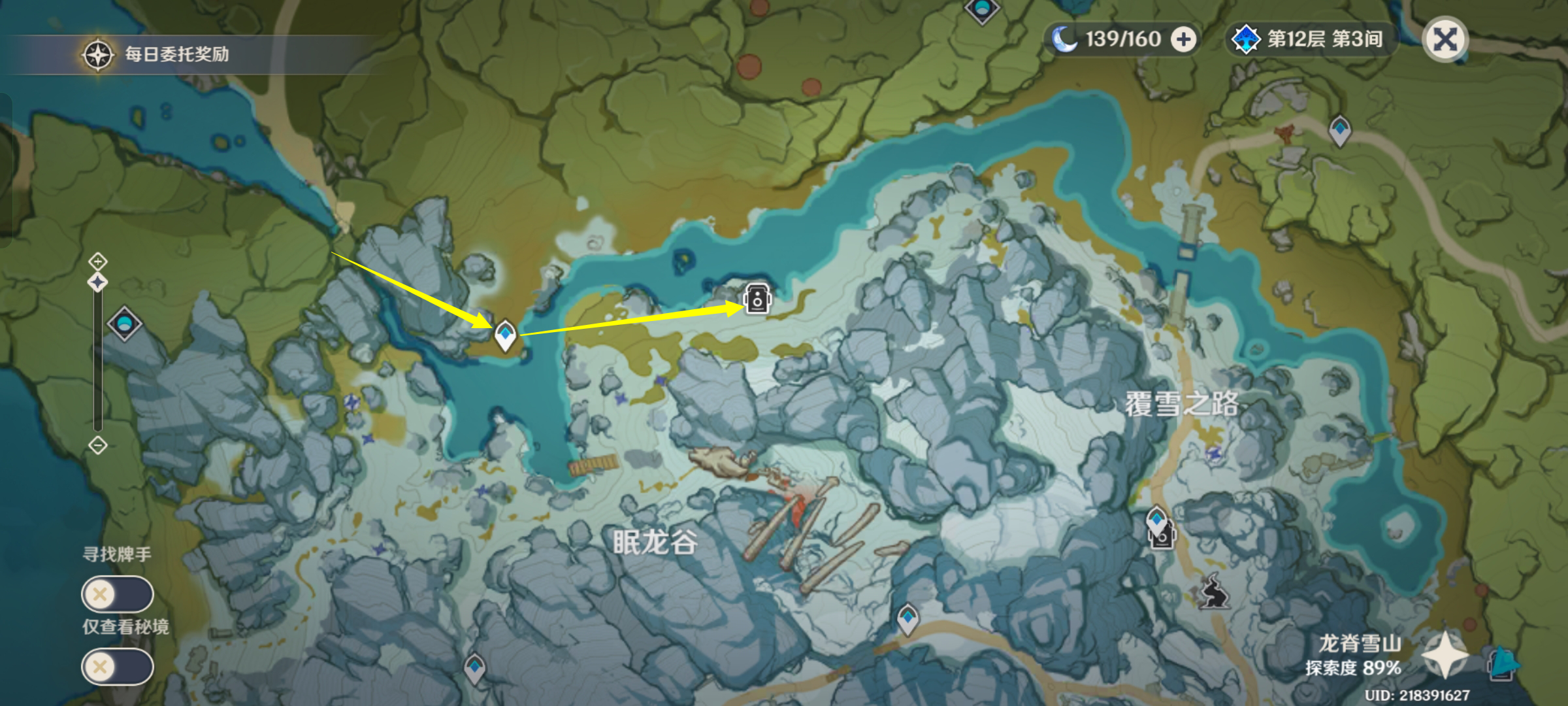Grab the star-shaped zoom slider handle
The image size is (1568, 706).
(98, 282)
